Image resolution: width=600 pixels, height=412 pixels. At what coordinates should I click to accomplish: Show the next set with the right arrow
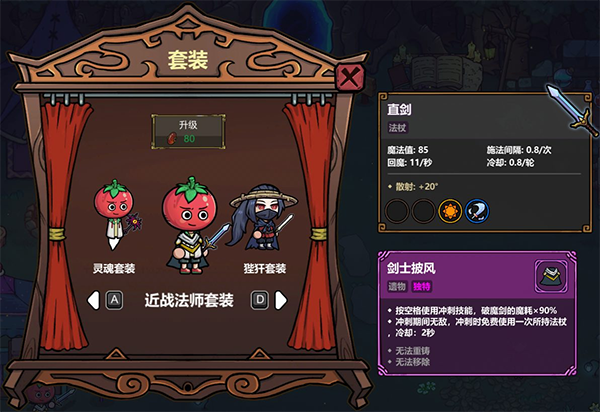click(x=282, y=299)
